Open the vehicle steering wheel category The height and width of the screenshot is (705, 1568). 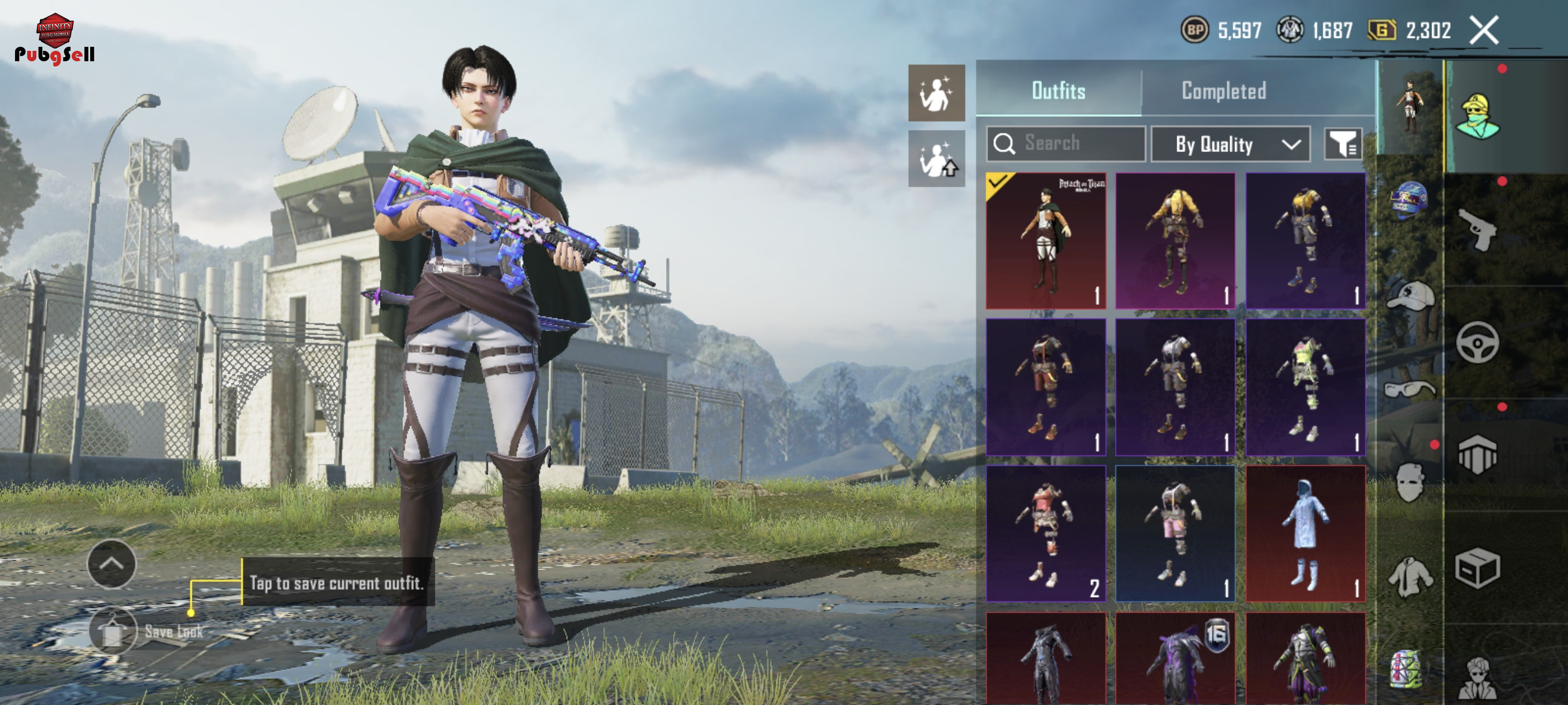[x=1478, y=343]
